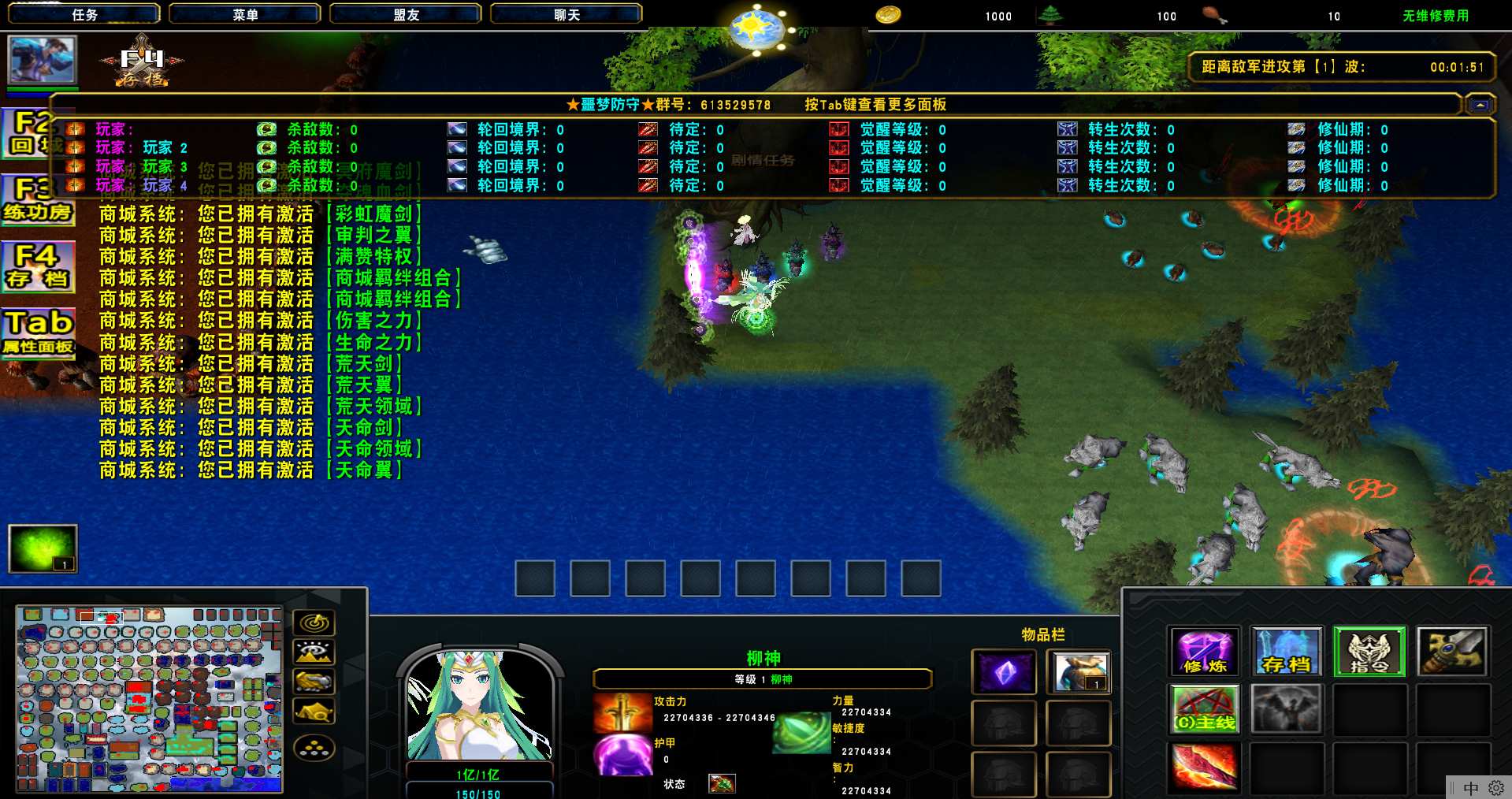Open the 盟友 allies menu
The height and width of the screenshot is (799, 1512).
pyautogui.click(x=405, y=14)
